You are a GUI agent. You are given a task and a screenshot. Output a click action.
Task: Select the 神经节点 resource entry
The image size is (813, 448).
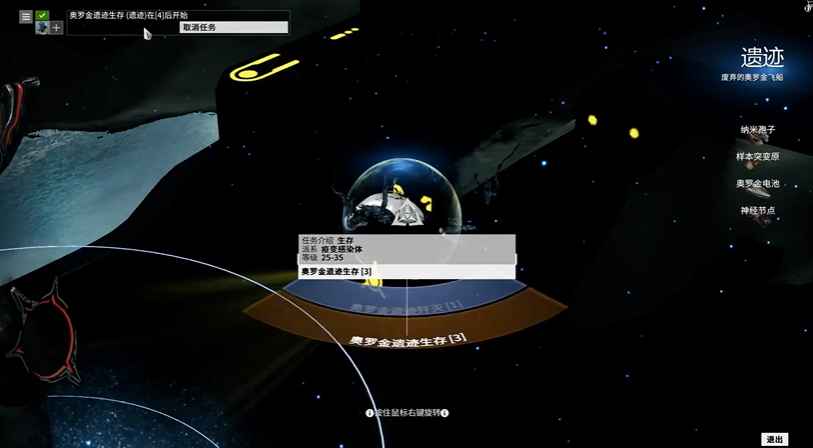coord(757,211)
